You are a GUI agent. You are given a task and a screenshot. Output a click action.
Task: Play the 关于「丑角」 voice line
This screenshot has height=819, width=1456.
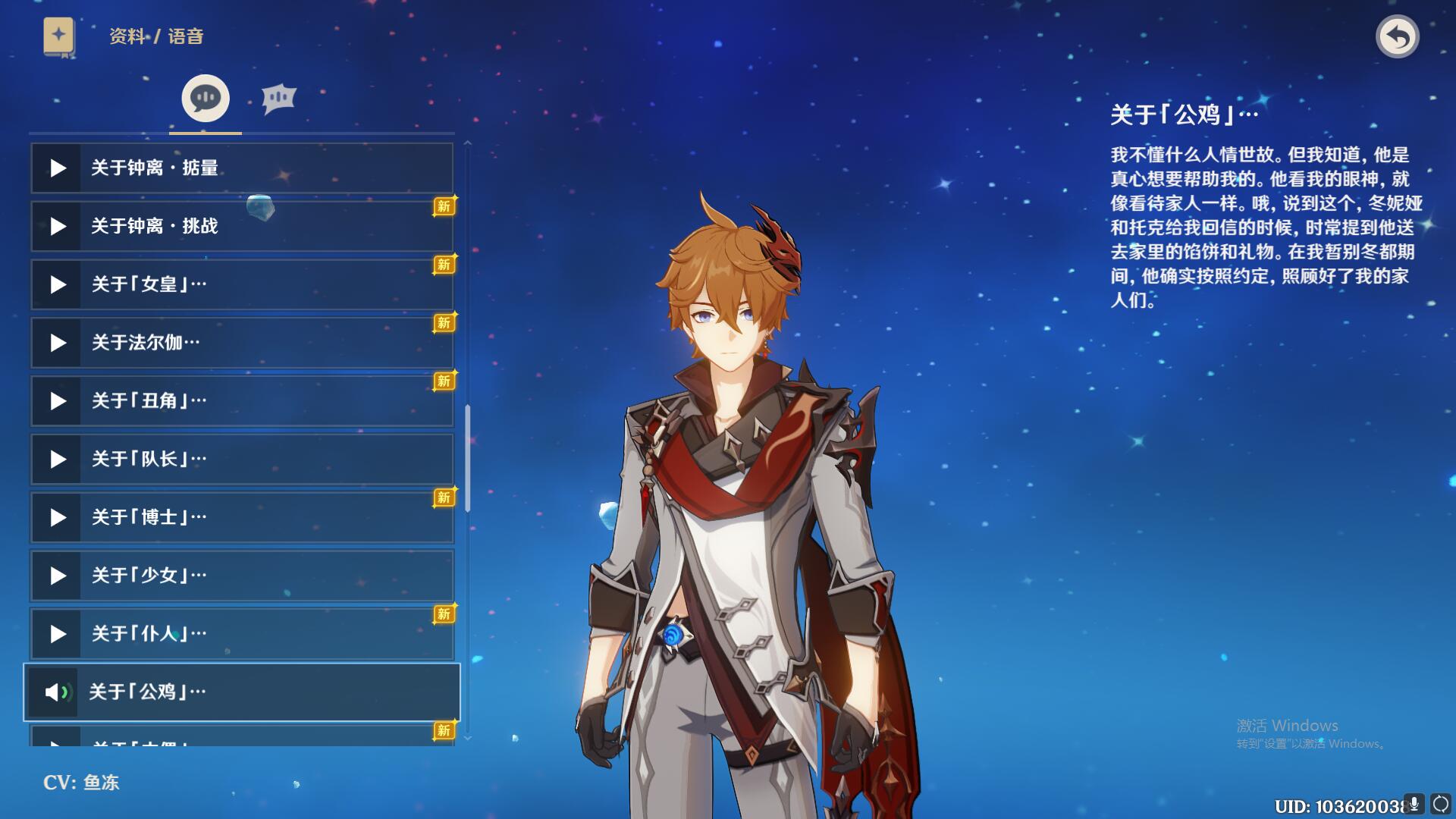point(58,401)
